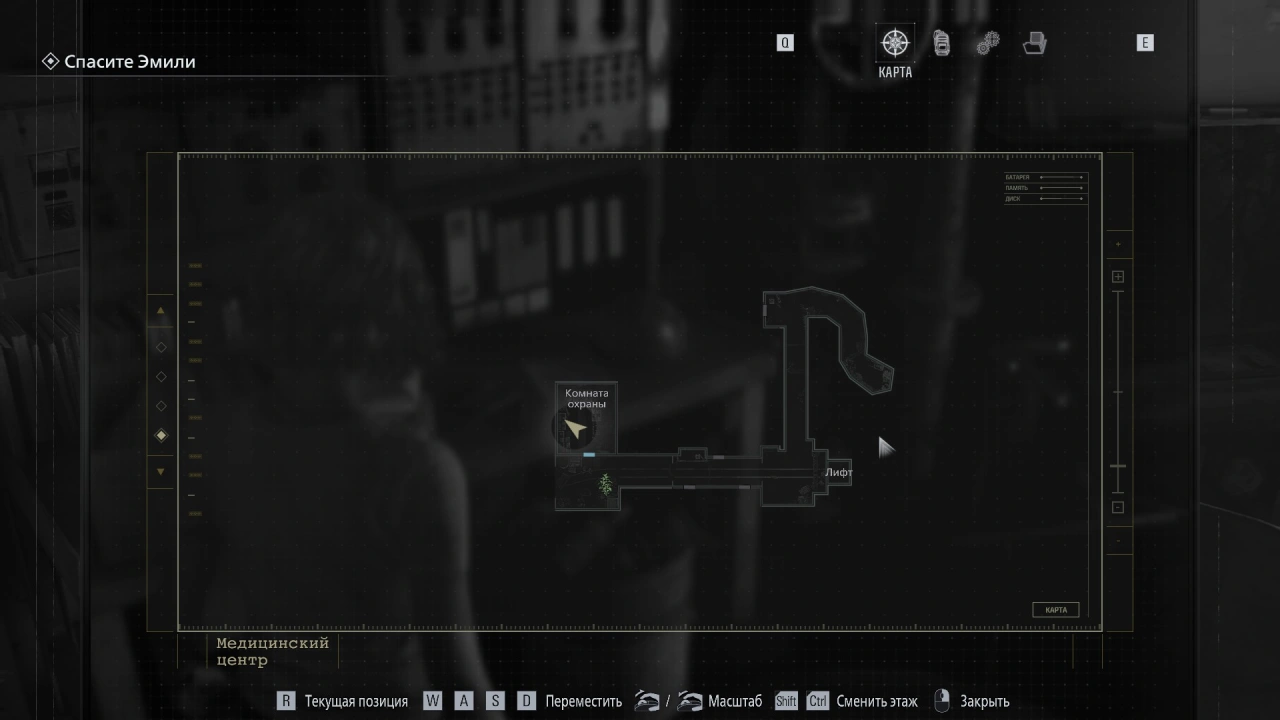This screenshot has height=720, width=1280.
Task: Click the map zoom-in plus button
Action: click(1118, 277)
